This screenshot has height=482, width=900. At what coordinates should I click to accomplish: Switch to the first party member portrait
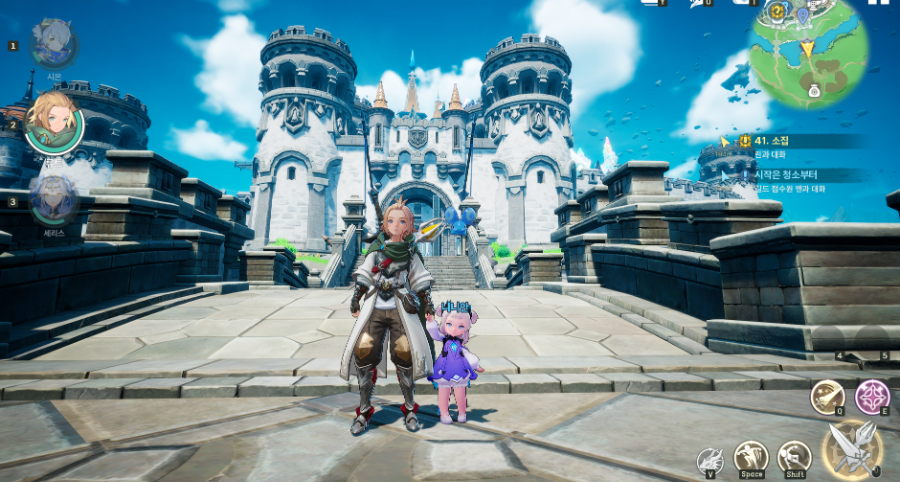(x=54, y=43)
